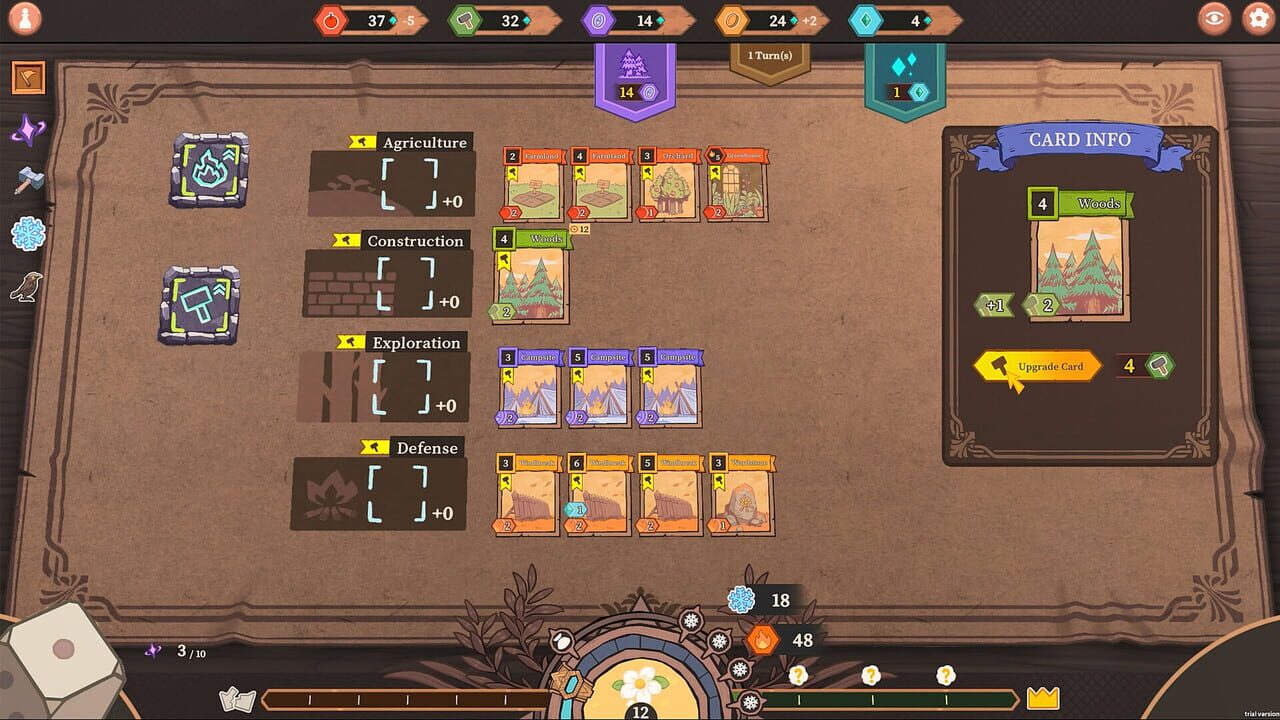Image resolution: width=1280 pixels, height=720 pixels.
Task: Click the Wardstone card in bottom row
Action: click(740, 494)
